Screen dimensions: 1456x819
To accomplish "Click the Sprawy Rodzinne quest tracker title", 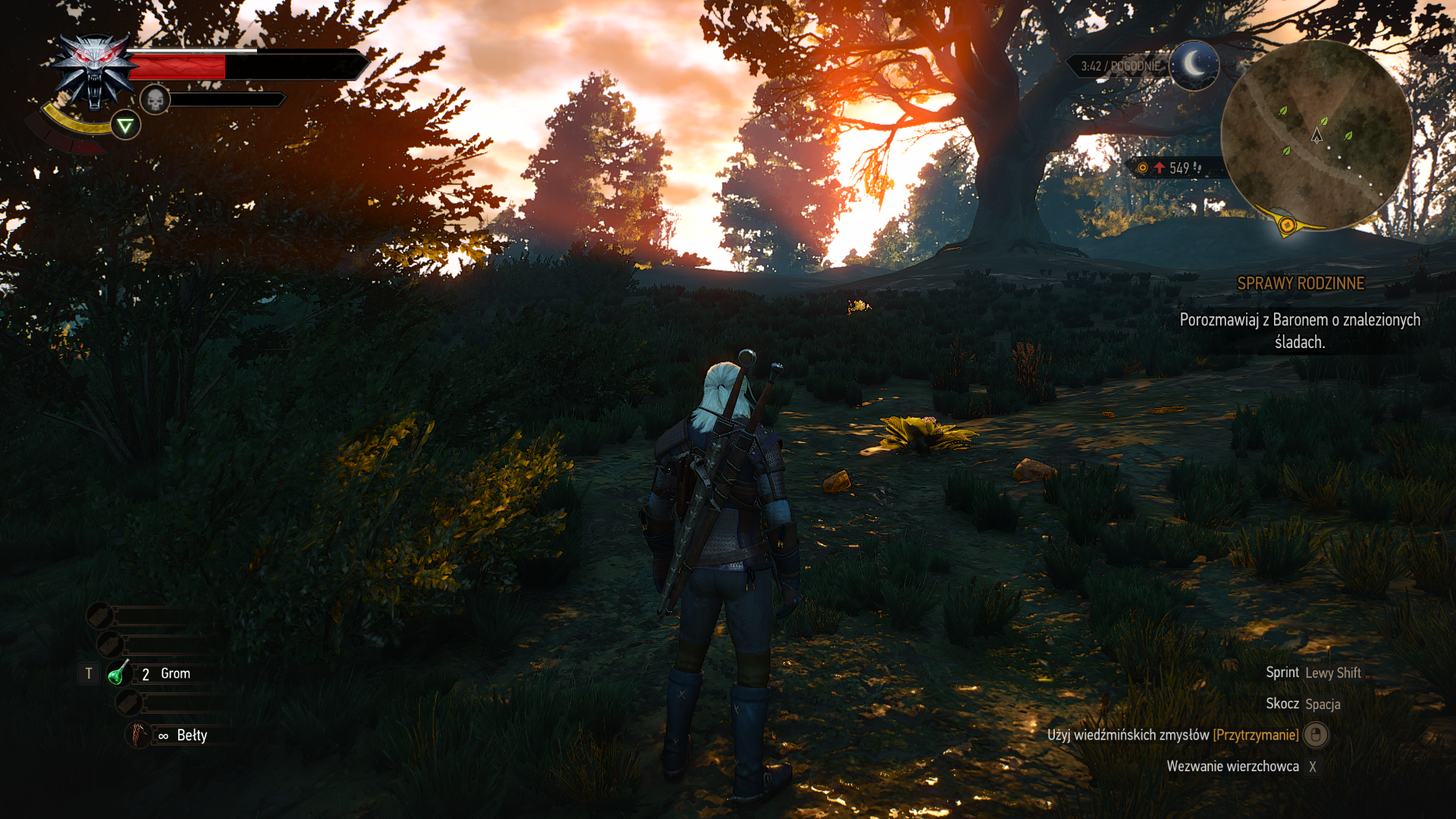I will click(1300, 284).
